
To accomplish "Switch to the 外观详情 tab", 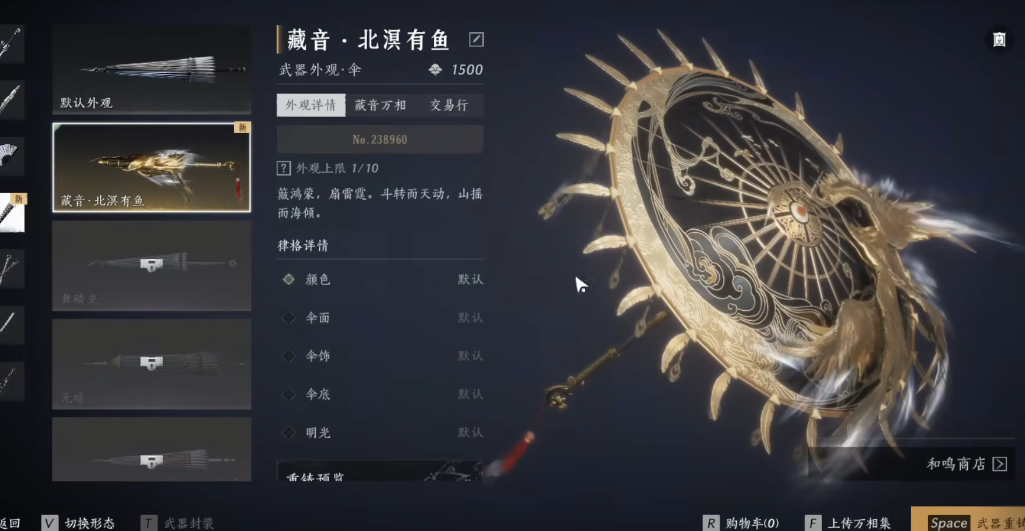I will pyautogui.click(x=311, y=105).
